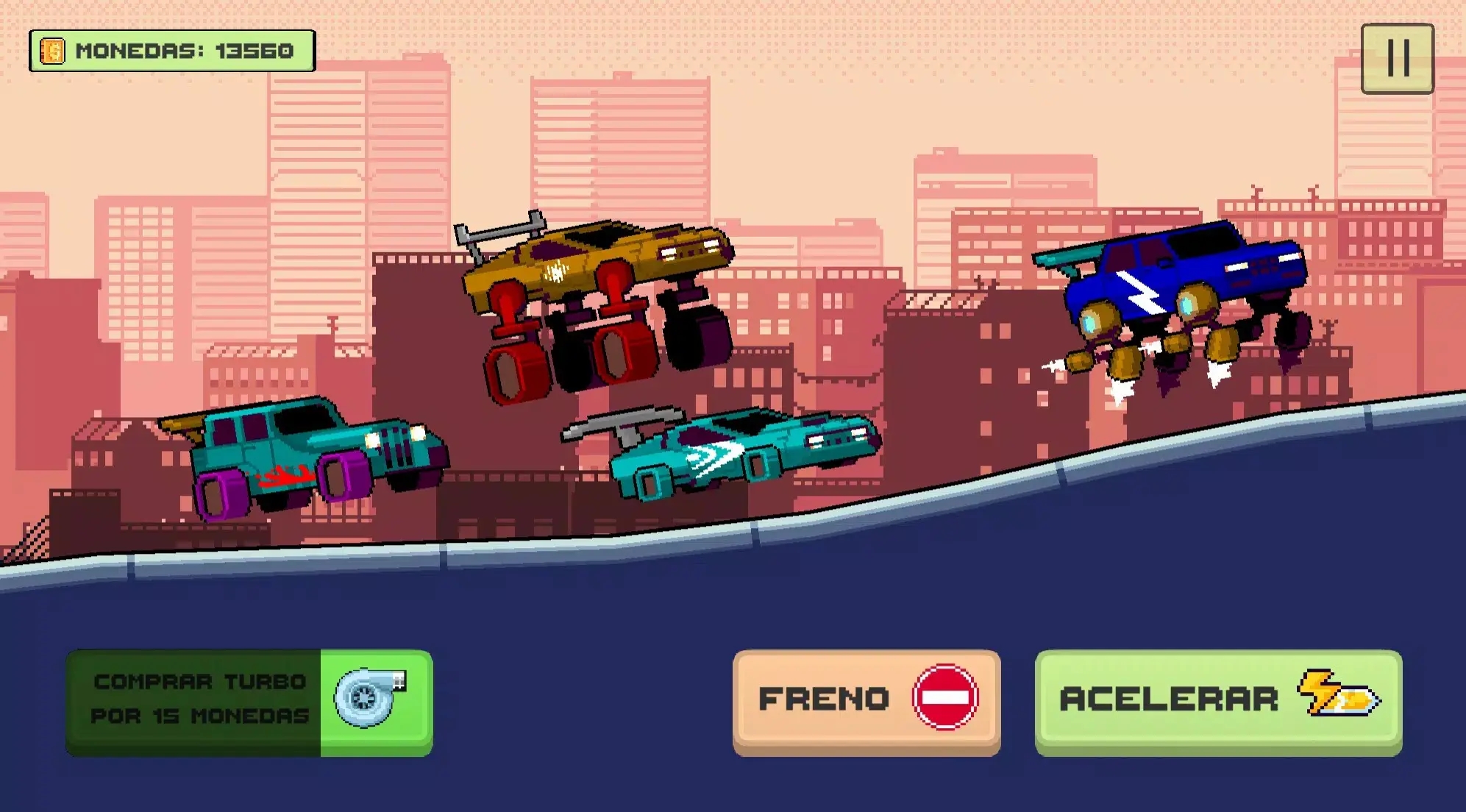Screen dimensions: 1466x812
Task: Buy turbo for 15 monedas
Action: (249, 701)
